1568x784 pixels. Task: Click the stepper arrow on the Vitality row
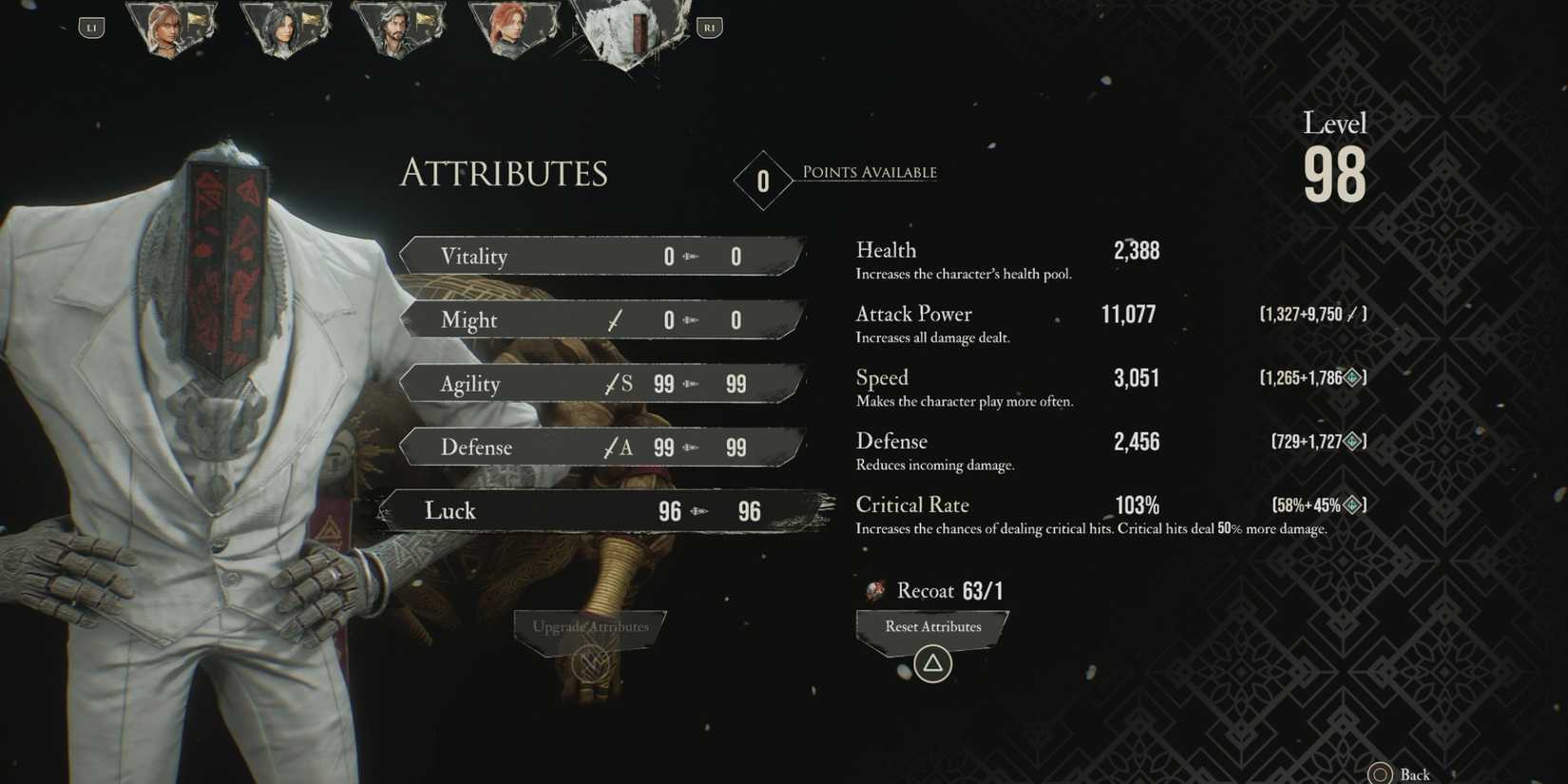pos(690,256)
